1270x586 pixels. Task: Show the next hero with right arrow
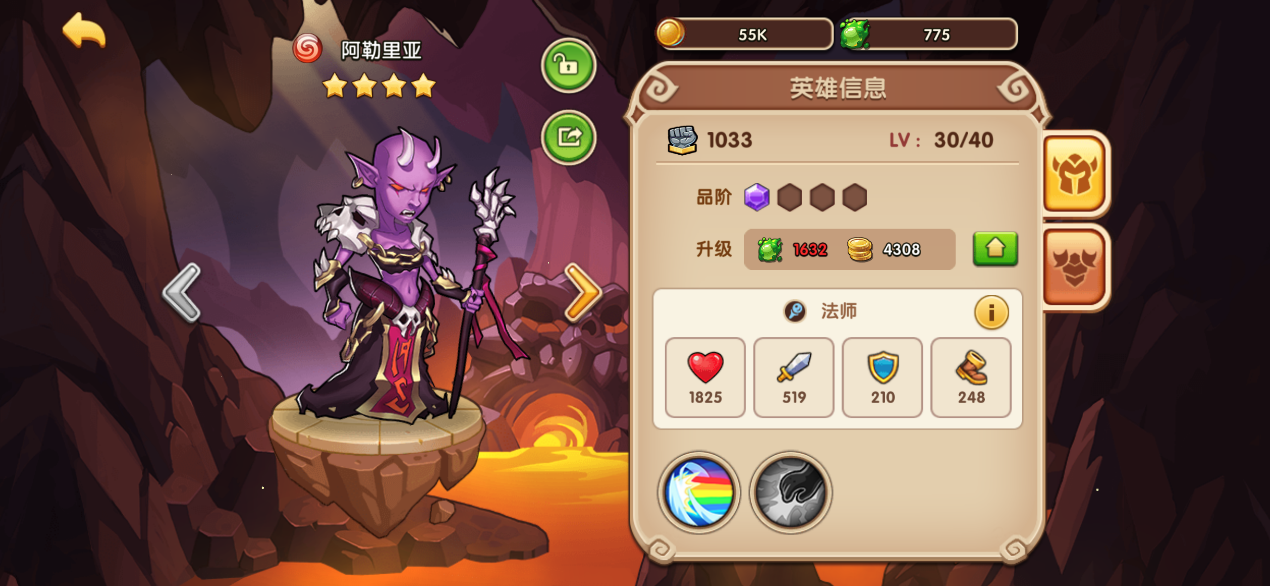(582, 293)
